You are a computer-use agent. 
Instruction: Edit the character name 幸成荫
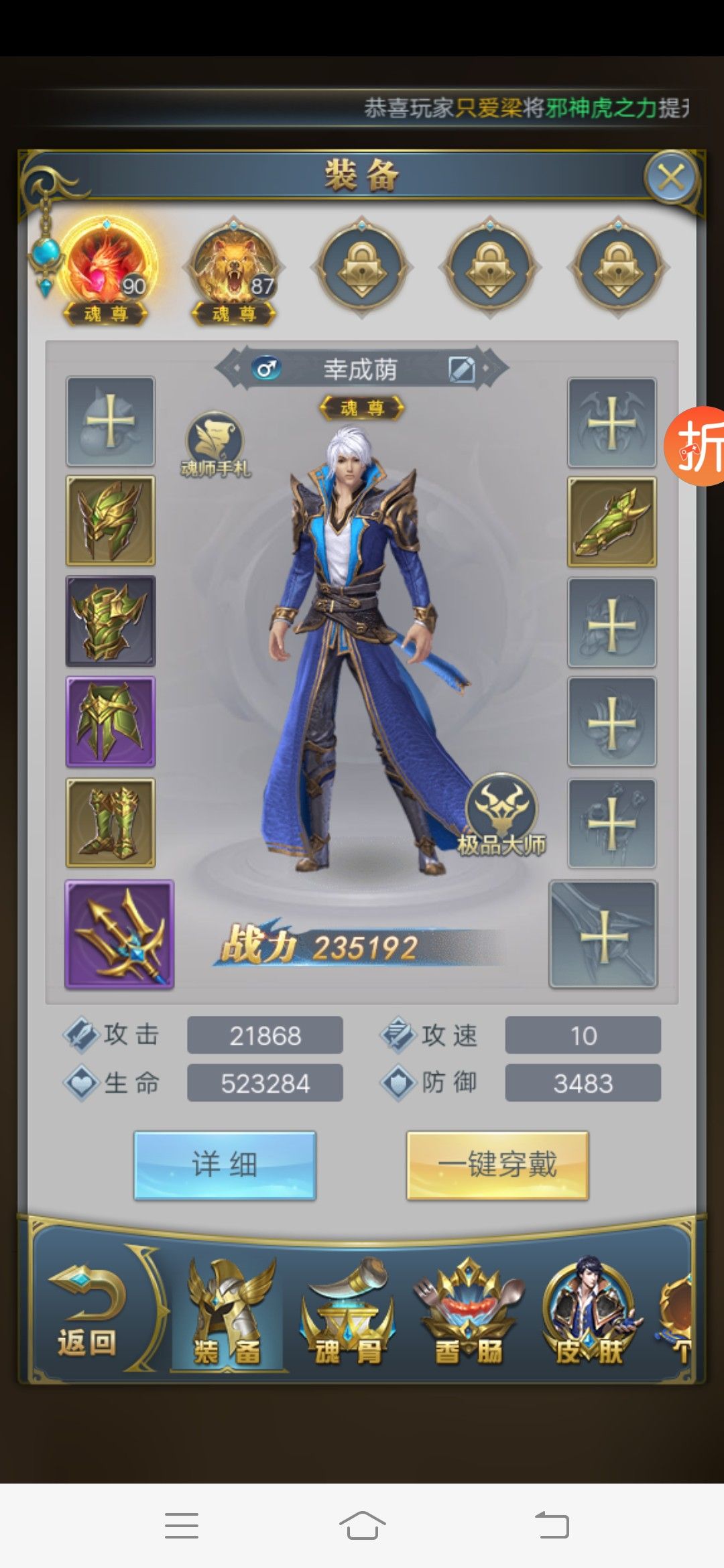461,369
